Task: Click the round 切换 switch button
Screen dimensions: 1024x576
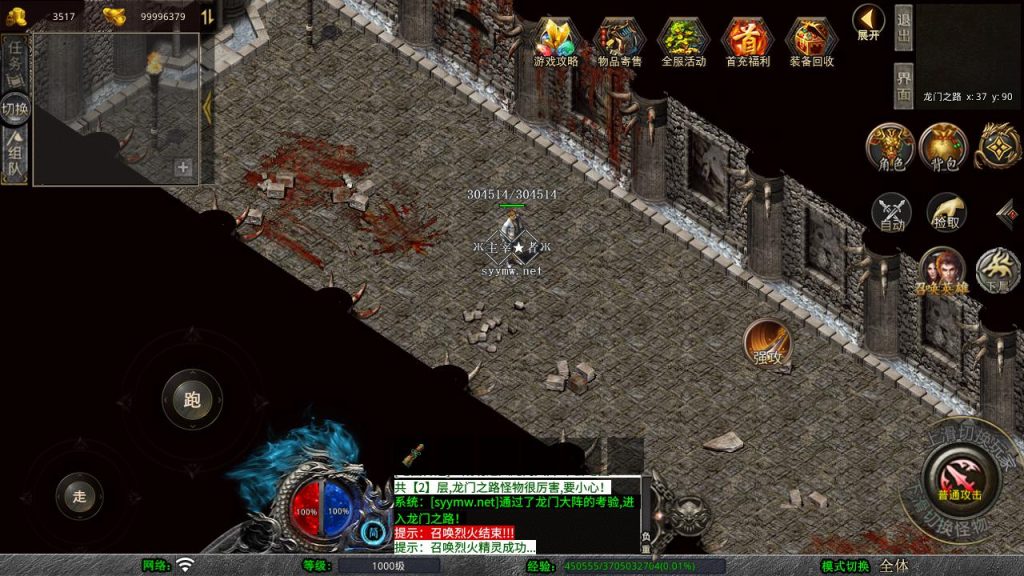Action: click(15, 108)
